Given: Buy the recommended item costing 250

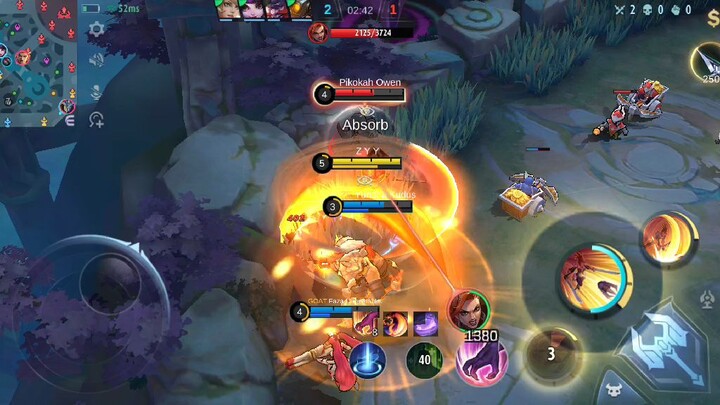Looking at the screenshot, I should coord(708,64).
